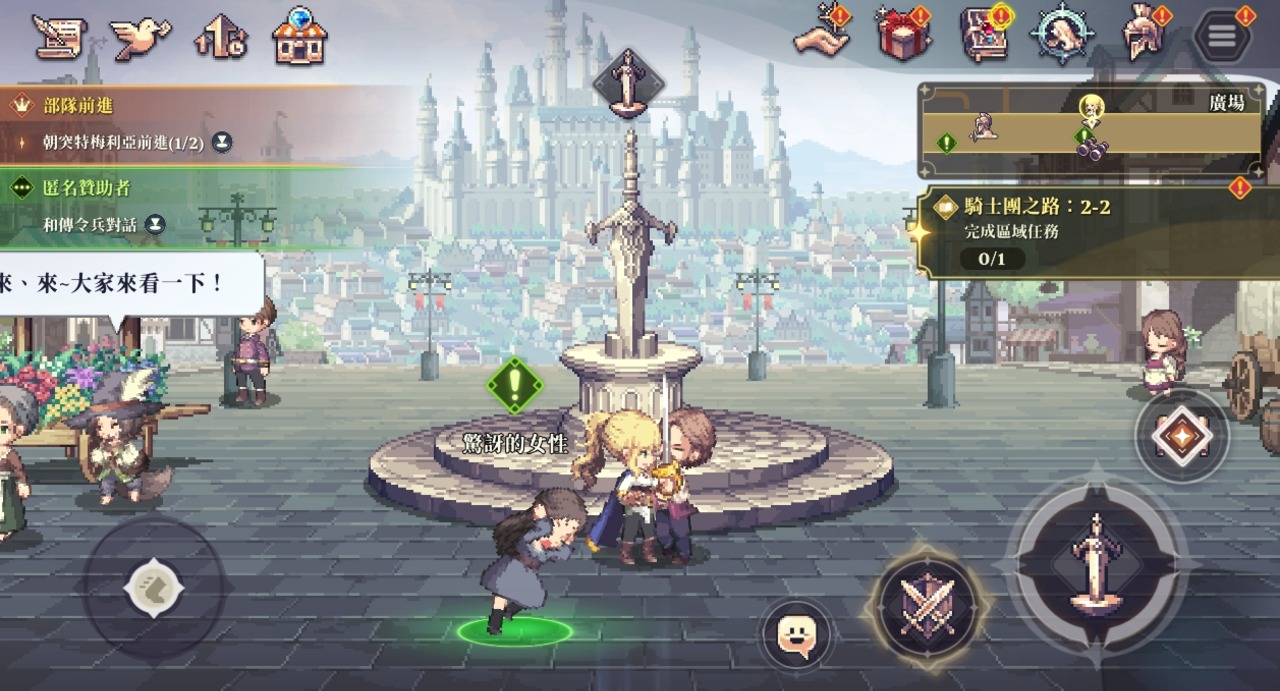Tap the diamond sparkle action button
The height and width of the screenshot is (691, 1280).
click(x=1181, y=436)
